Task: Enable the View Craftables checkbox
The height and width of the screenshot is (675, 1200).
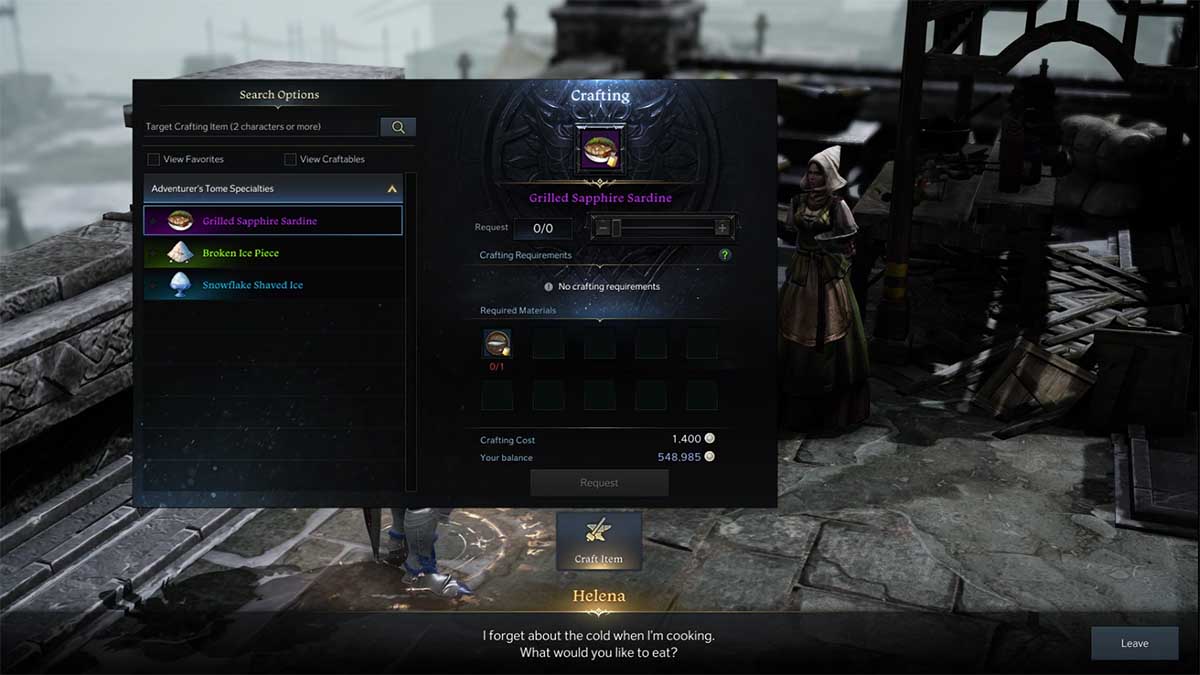Action: click(x=291, y=159)
